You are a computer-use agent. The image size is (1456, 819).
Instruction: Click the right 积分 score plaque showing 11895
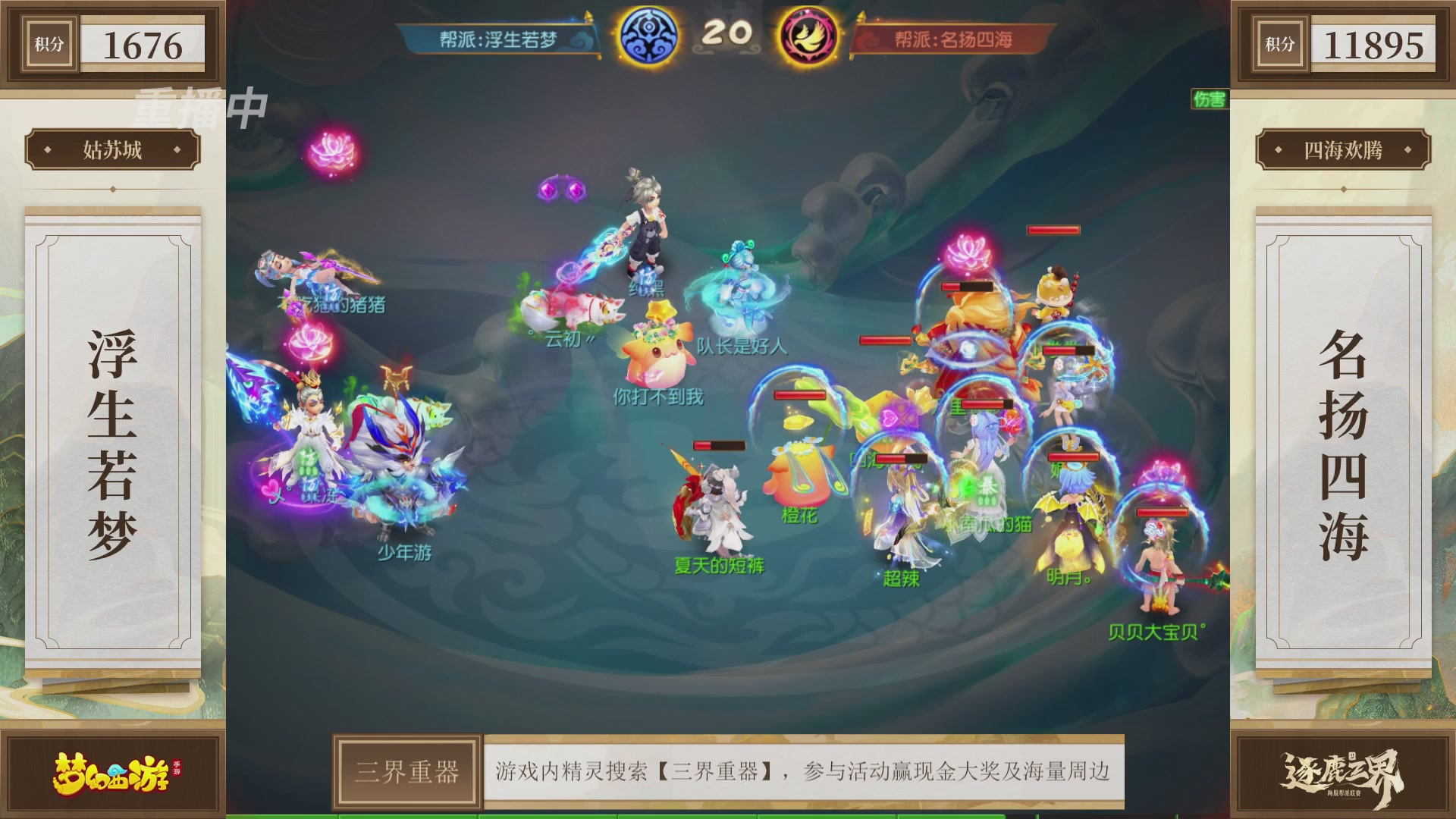(x=1342, y=43)
